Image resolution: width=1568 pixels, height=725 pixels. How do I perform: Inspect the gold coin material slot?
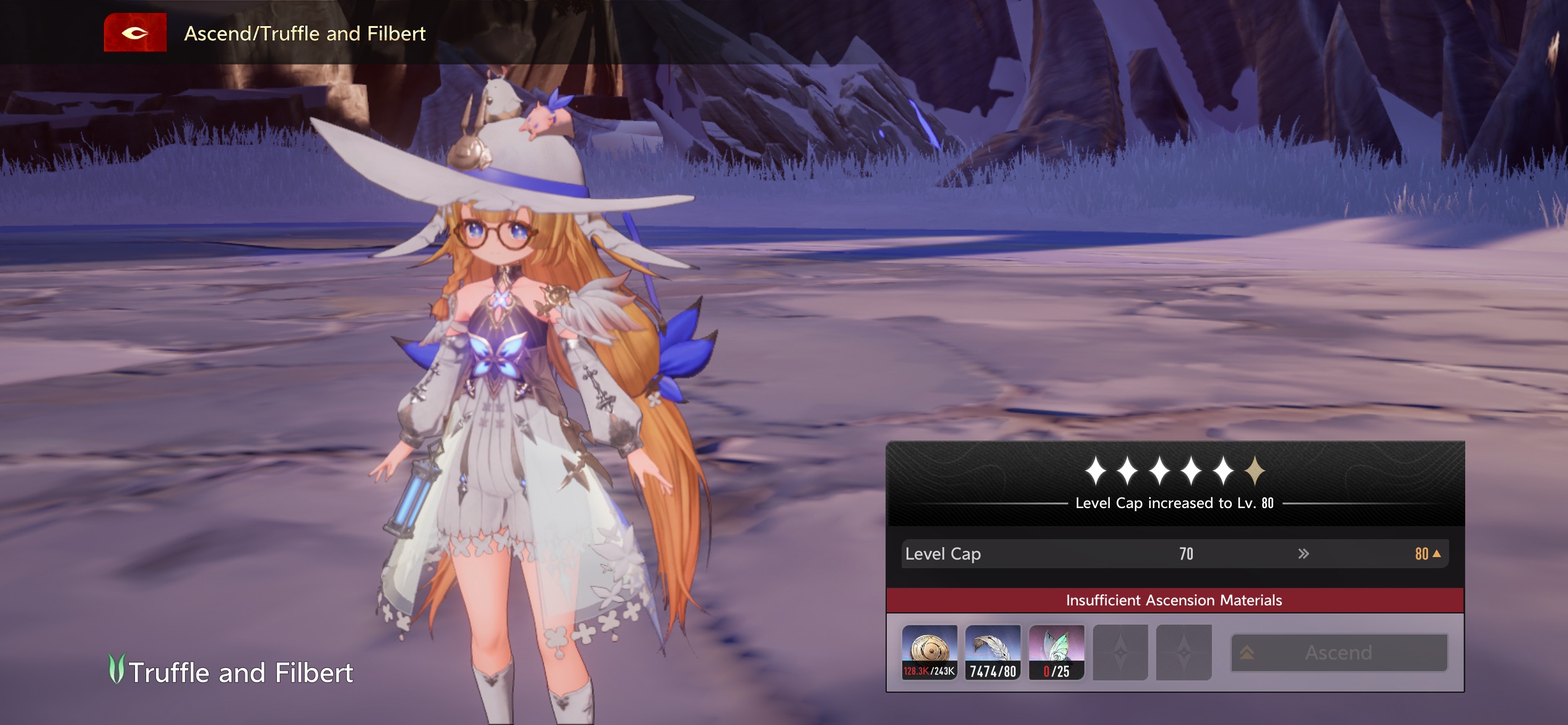tap(929, 652)
